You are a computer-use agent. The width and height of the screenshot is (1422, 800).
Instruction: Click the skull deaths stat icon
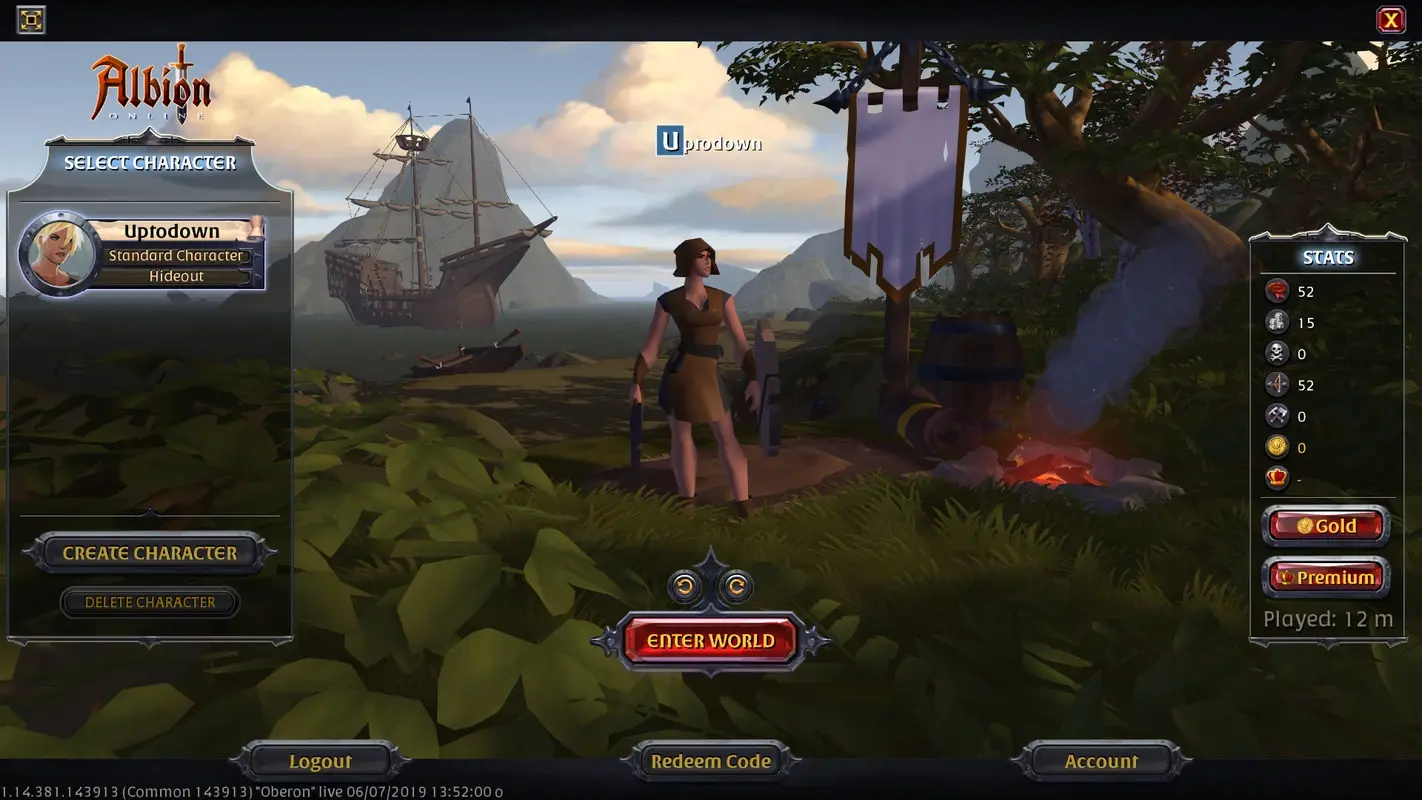[x=1278, y=353]
